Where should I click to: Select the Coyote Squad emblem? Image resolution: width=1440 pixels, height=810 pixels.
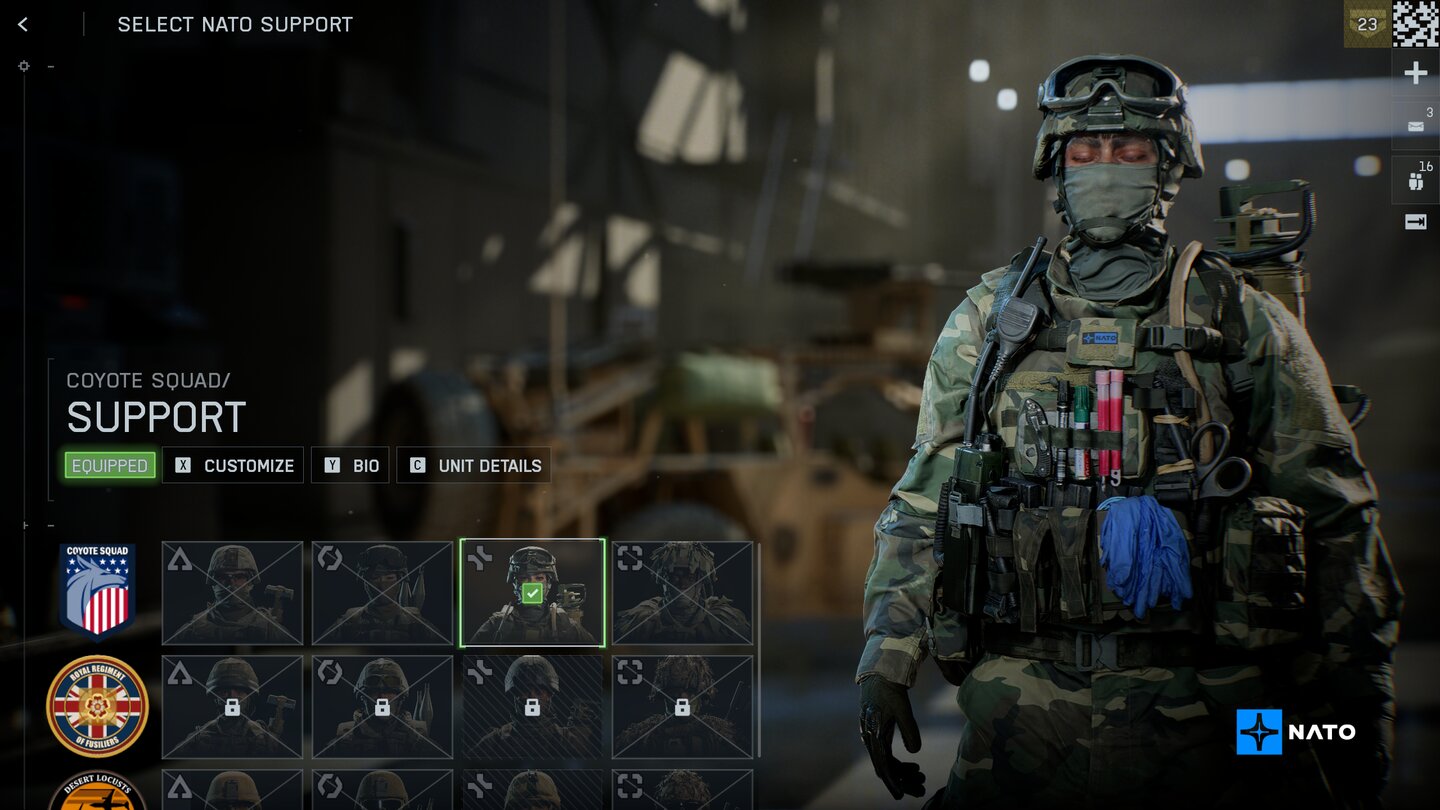(97, 590)
